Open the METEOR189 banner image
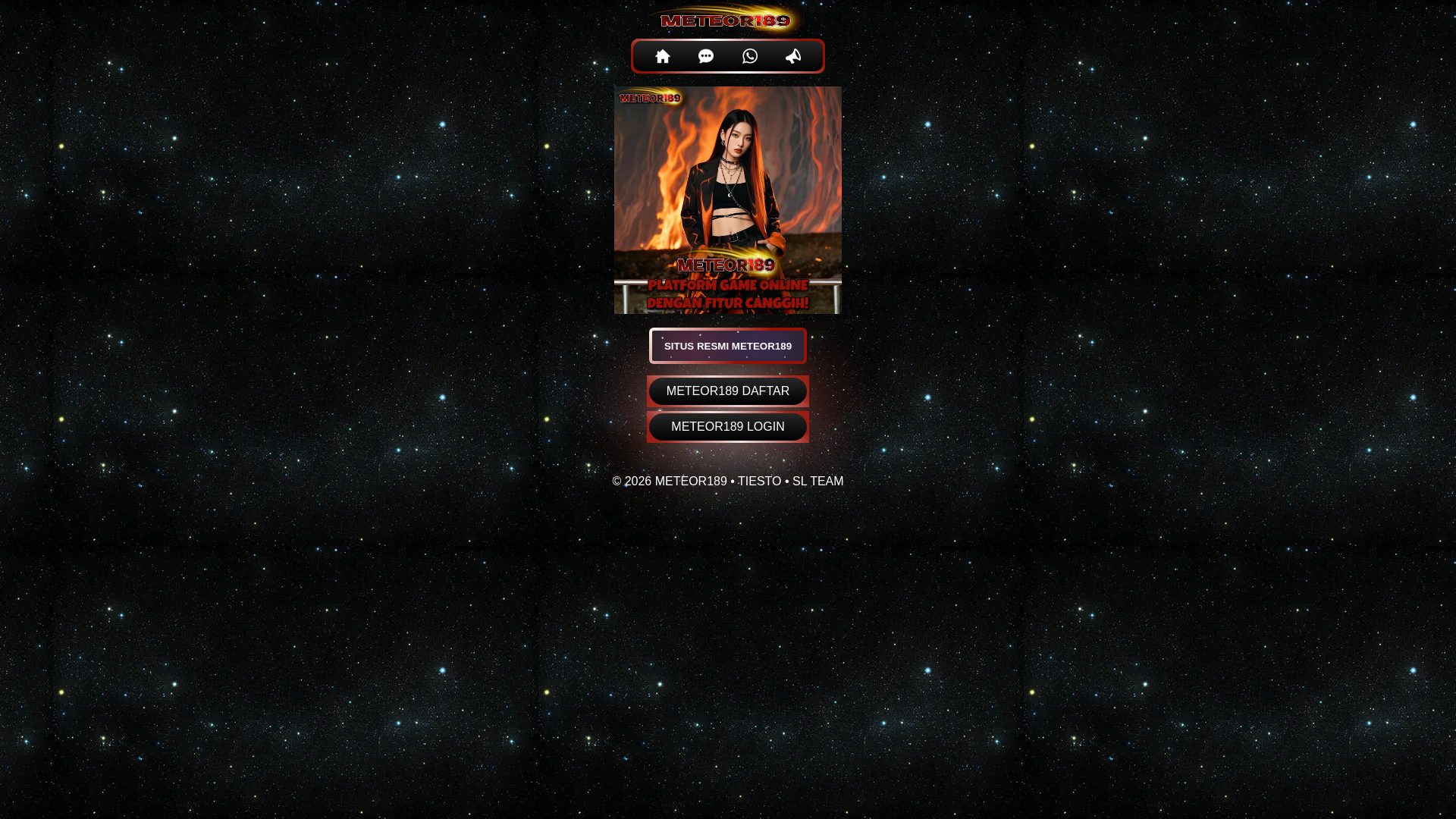This screenshot has width=1456, height=819. (727, 199)
